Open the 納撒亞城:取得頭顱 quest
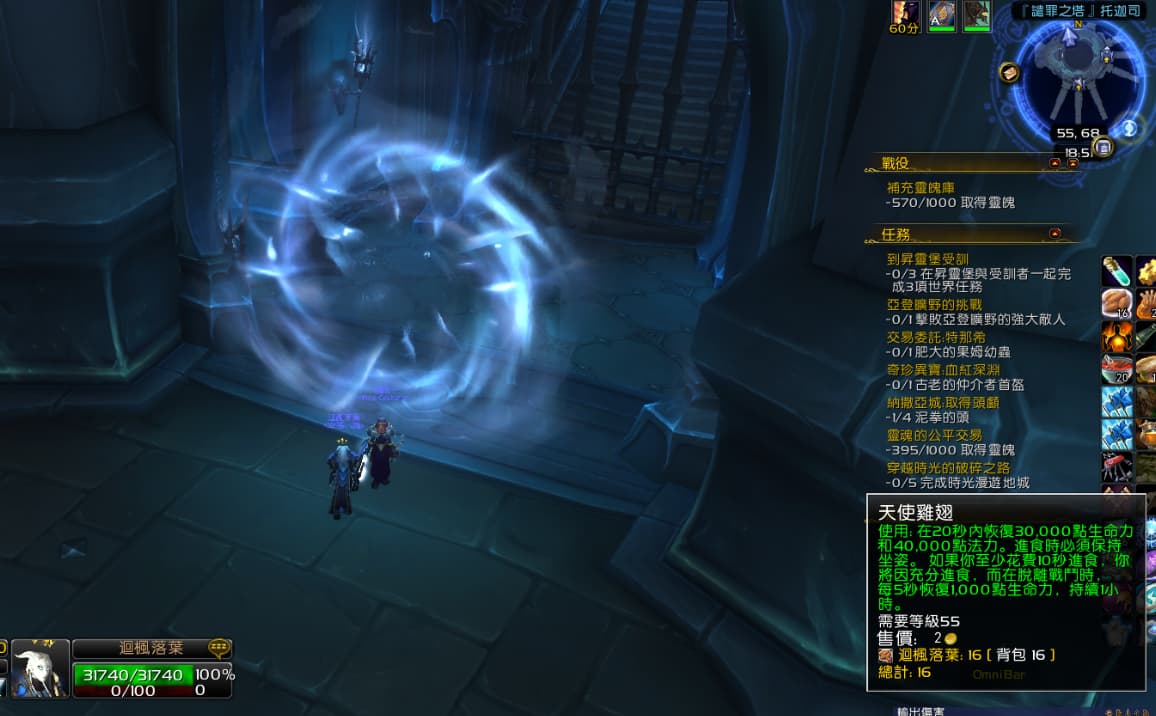Image resolution: width=1156 pixels, height=716 pixels. [942, 402]
